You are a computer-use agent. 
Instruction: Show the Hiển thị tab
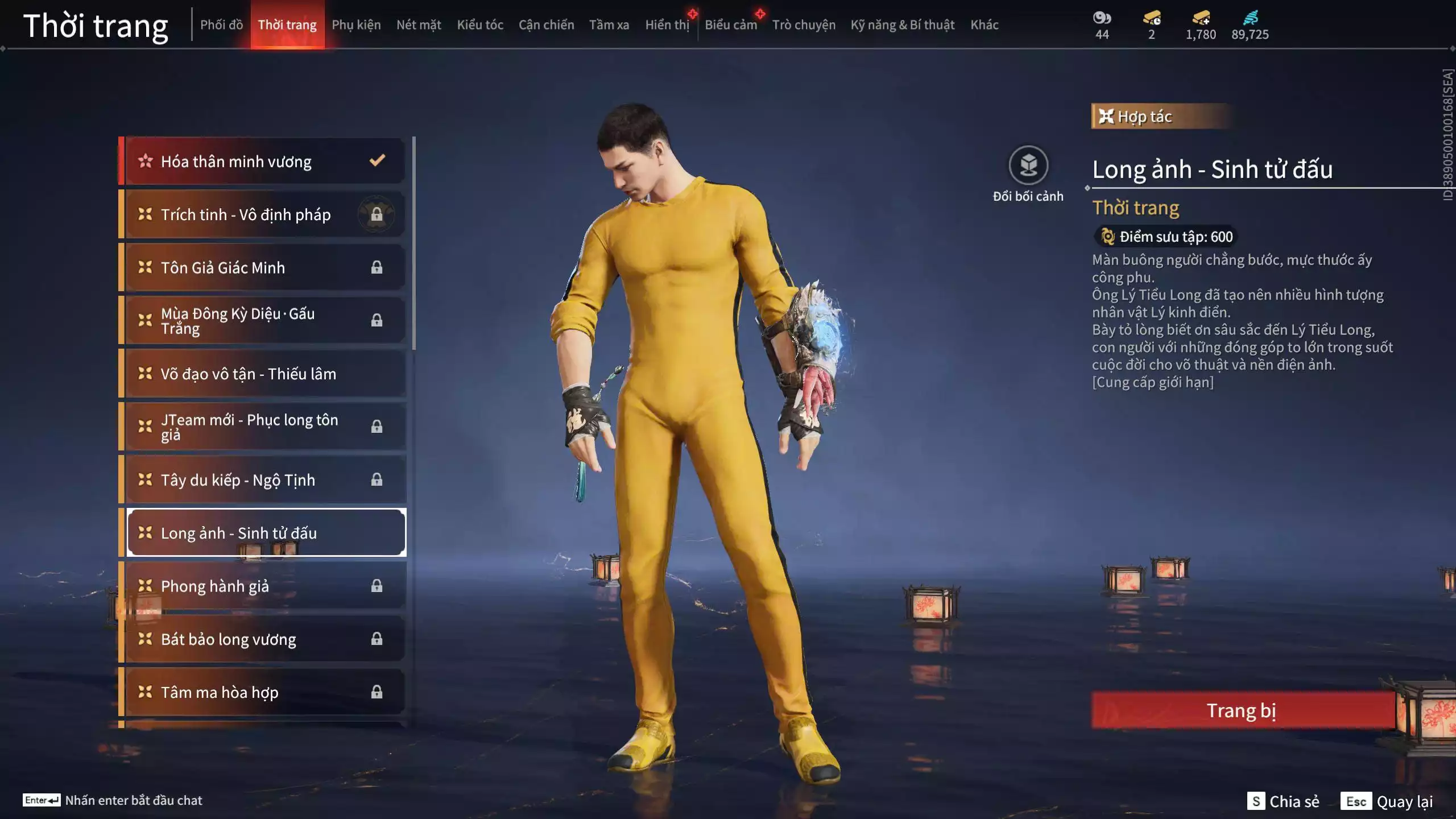coord(667,25)
